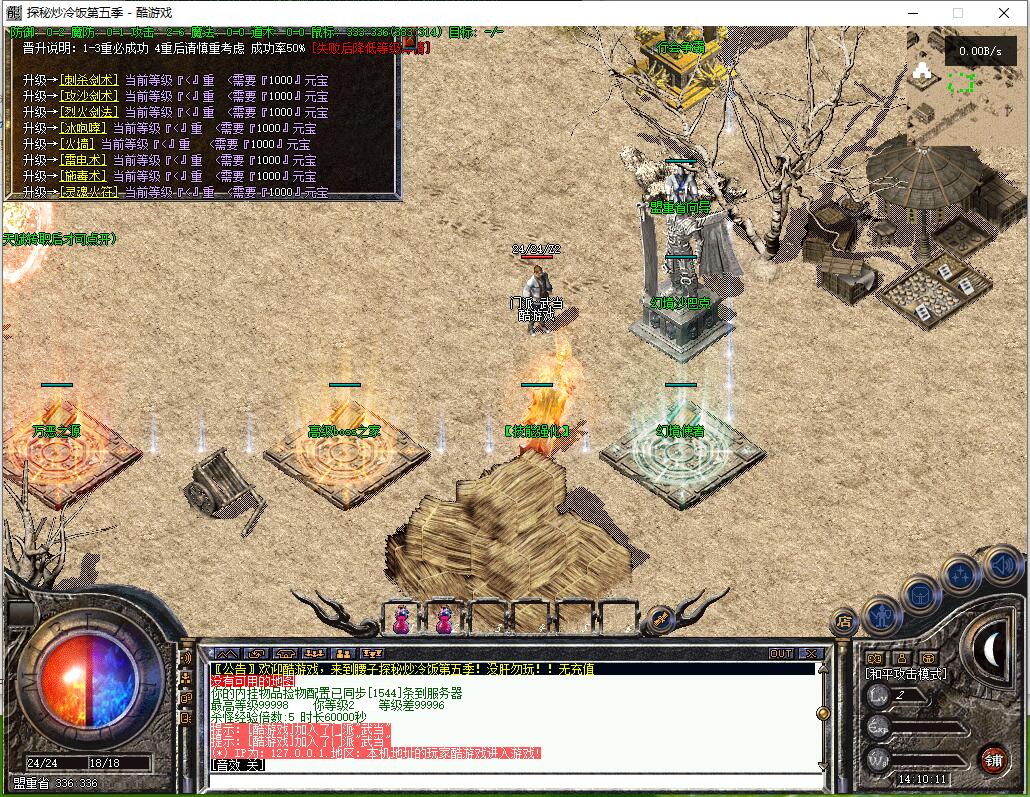Viewport: 1030px width, 797px height.
Task: Choose 烈火剑法 to upgrade
Action: point(89,112)
